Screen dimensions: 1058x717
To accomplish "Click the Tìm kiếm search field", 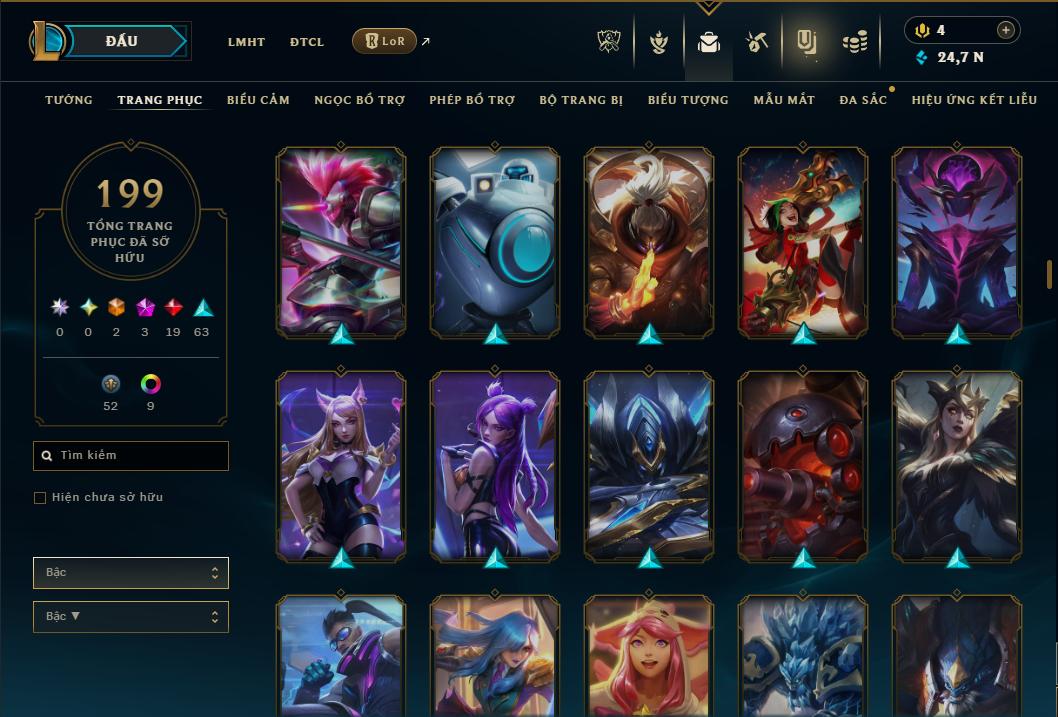I will 131,456.
